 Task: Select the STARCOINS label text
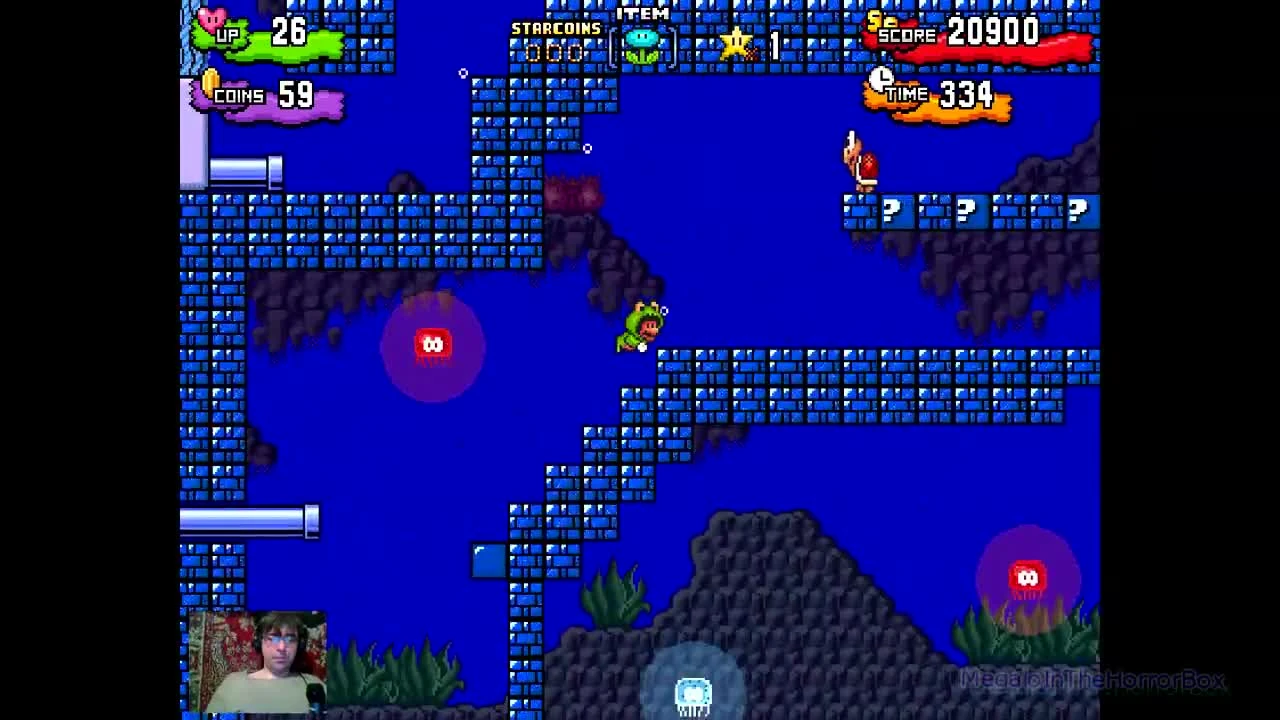[x=553, y=28]
